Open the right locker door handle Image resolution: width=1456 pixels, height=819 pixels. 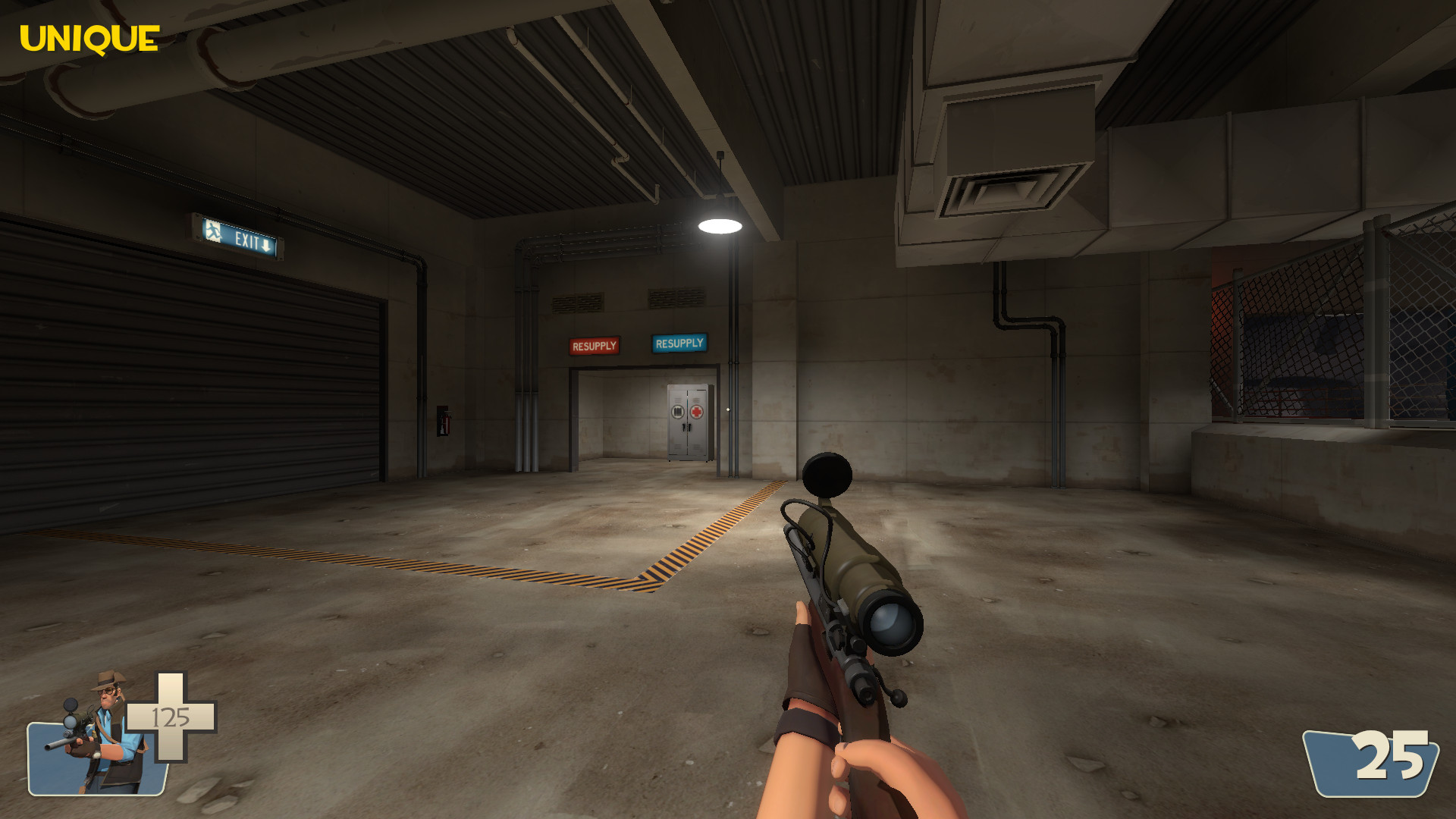coord(689,428)
